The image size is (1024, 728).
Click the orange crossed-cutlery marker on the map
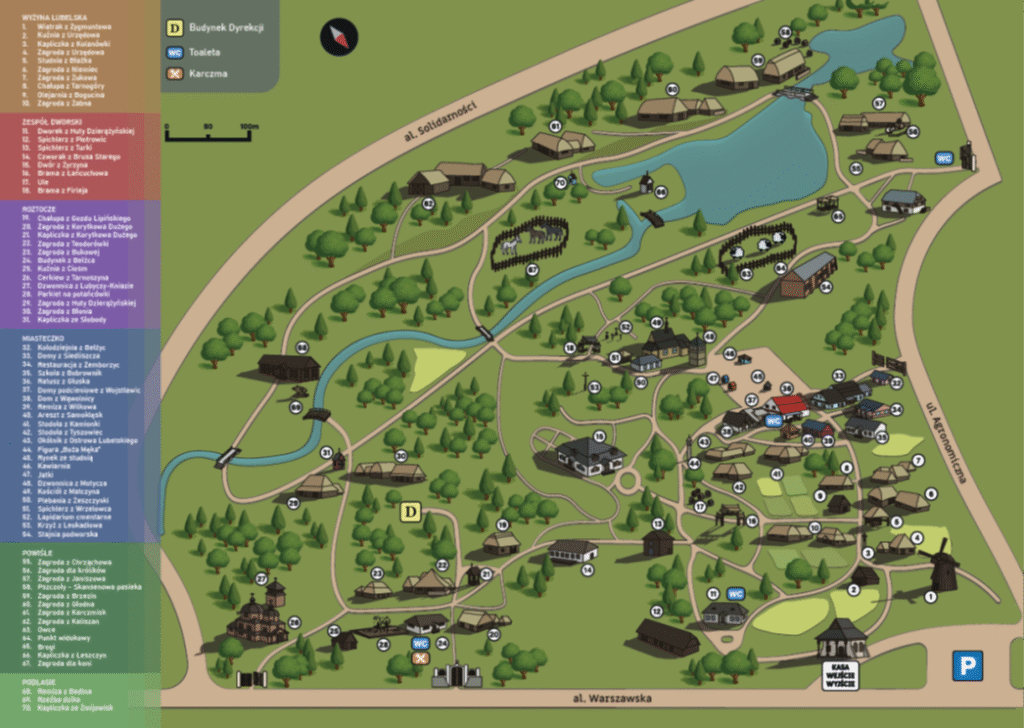click(421, 657)
